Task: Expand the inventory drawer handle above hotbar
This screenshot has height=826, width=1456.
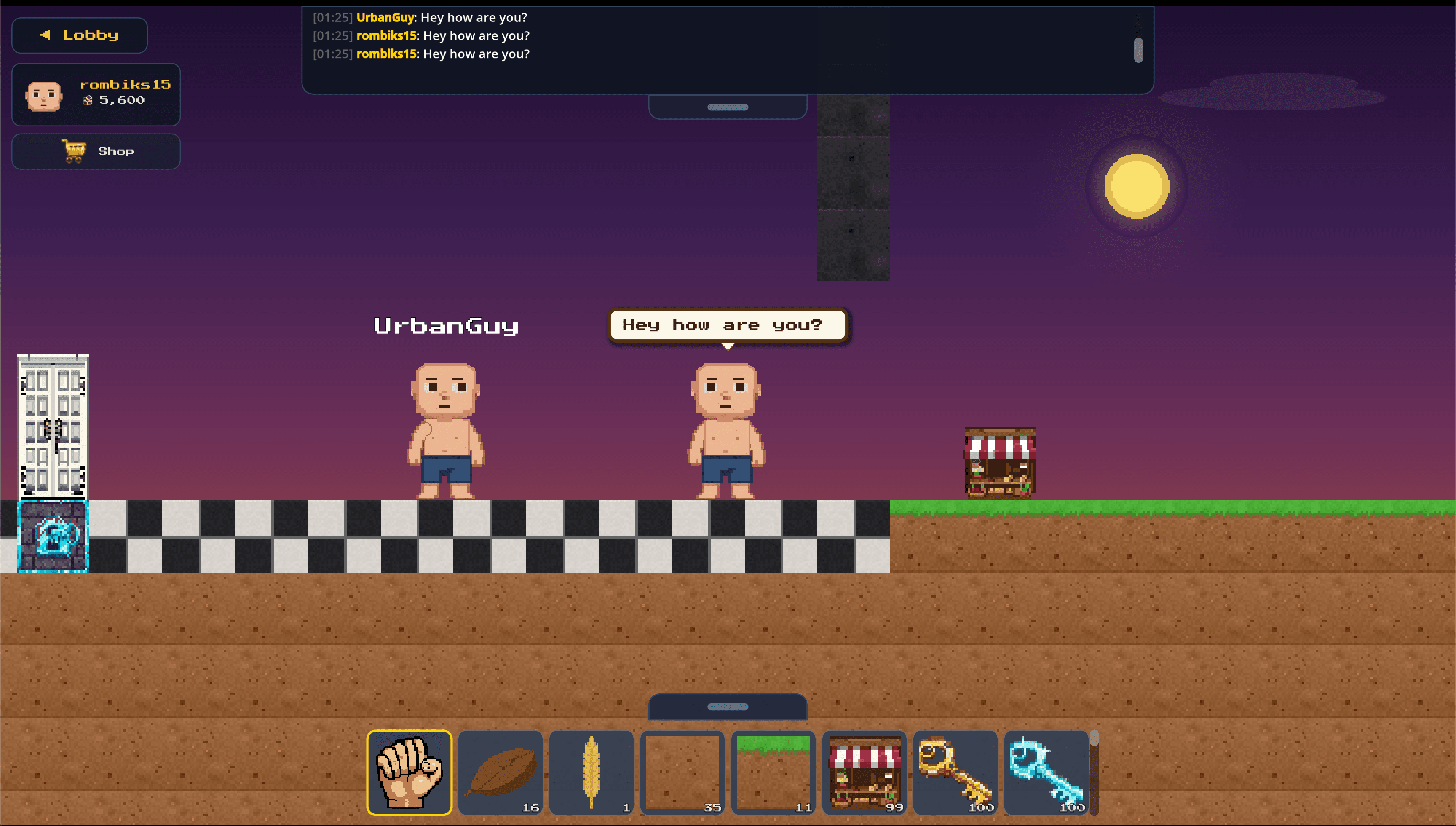Action: point(728,708)
